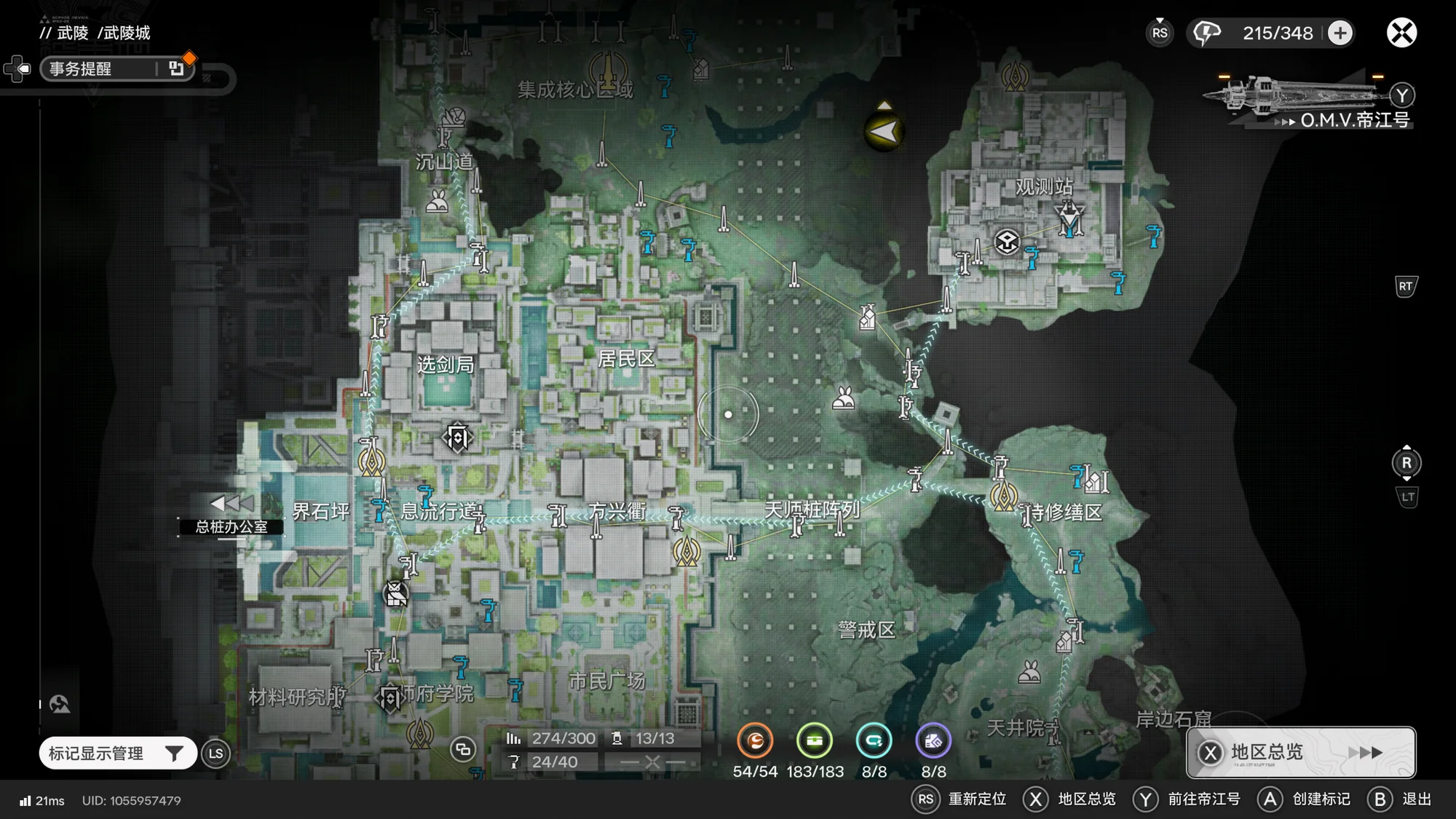Select the hexagon marker below 选剑局

pyautogui.click(x=458, y=438)
